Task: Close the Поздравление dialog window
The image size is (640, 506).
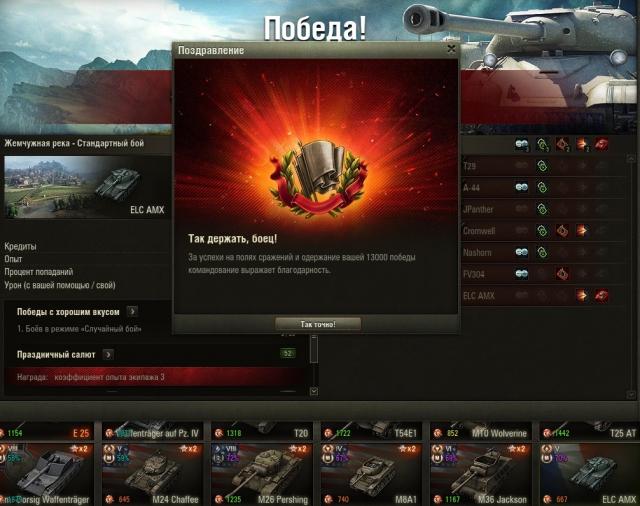Action: (452, 48)
